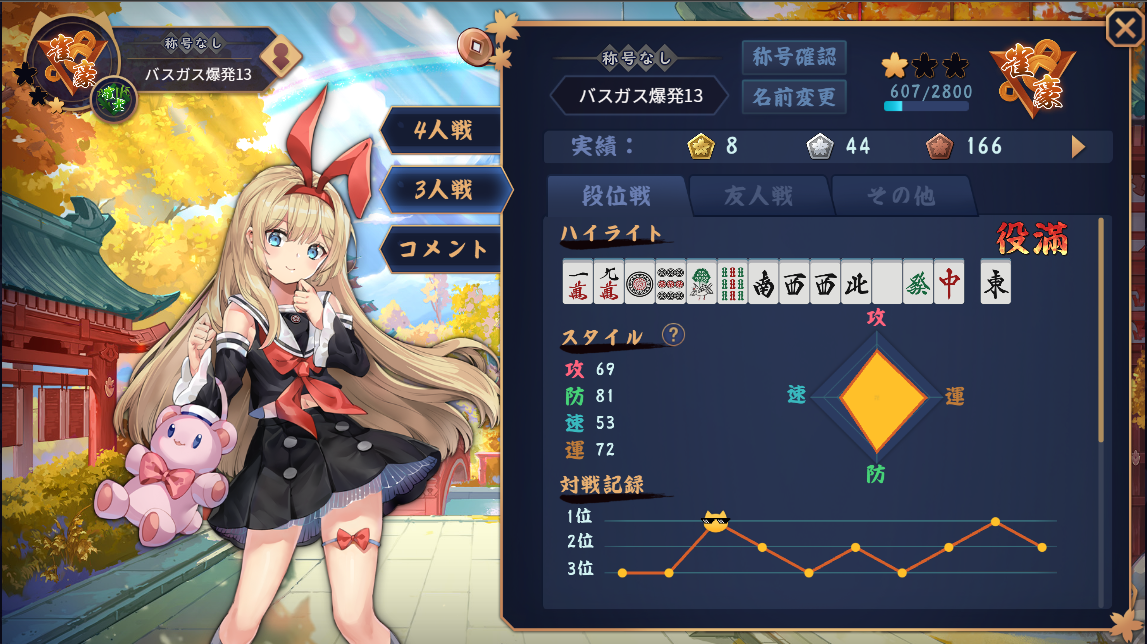
Task: Open the 称号確認 title check
Action: coord(794,57)
